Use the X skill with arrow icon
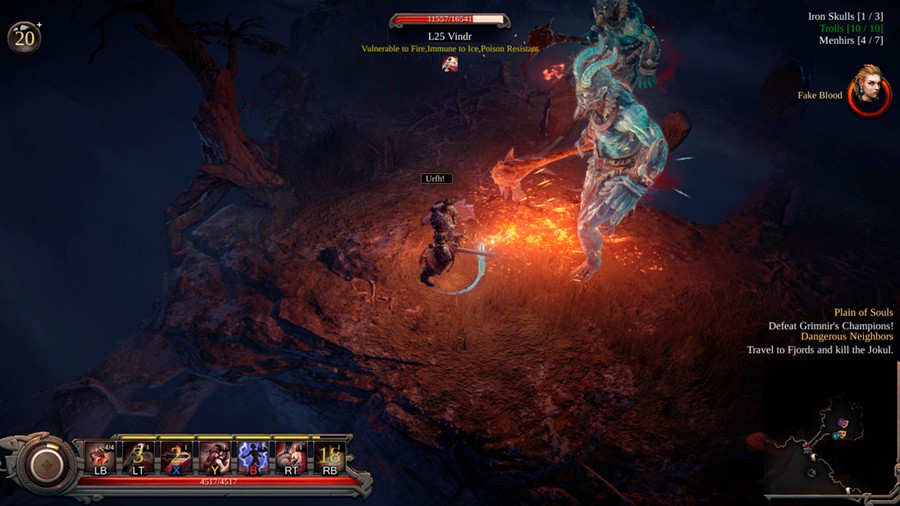900x506 pixels. coord(176,458)
